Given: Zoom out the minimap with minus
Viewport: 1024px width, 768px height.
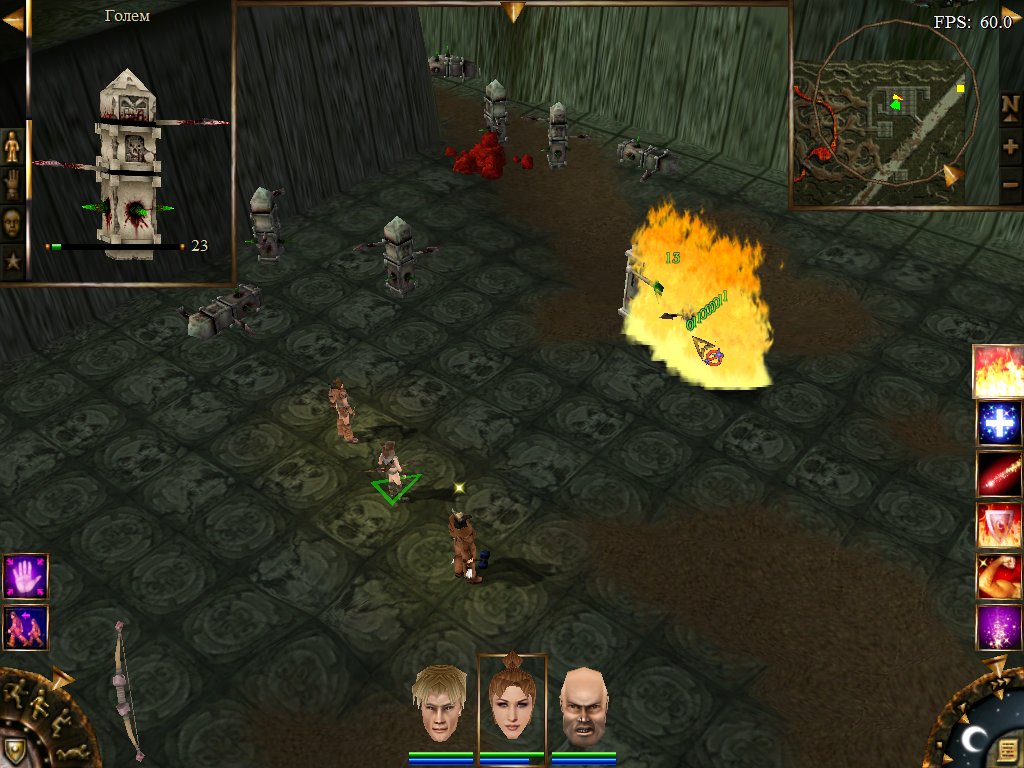Looking at the screenshot, I should tap(1010, 184).
